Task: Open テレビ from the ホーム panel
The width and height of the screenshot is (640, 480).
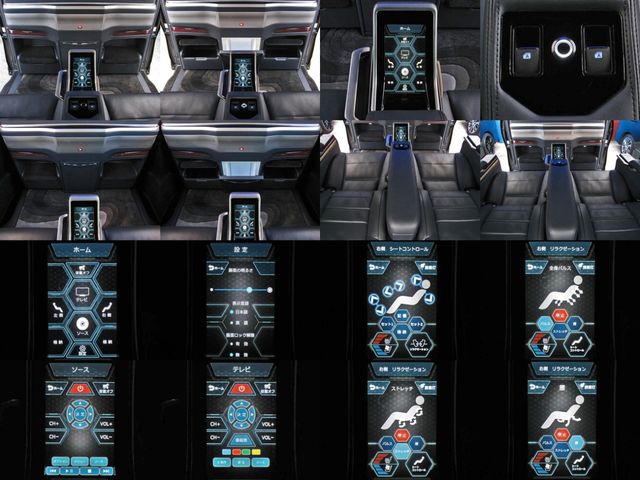Action: [81, 295]
